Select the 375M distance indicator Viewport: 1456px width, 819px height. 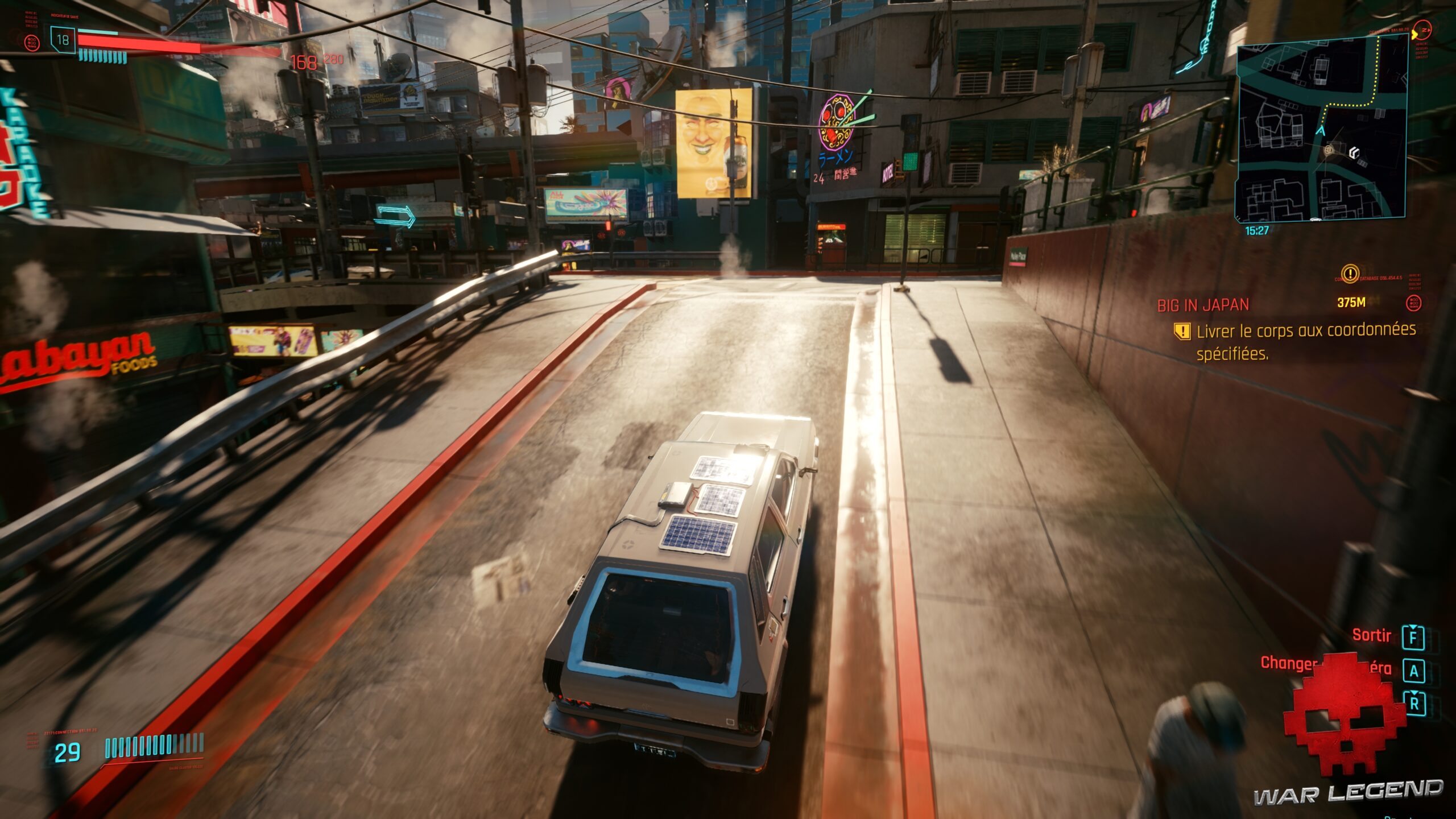(x=1351, y=302)
